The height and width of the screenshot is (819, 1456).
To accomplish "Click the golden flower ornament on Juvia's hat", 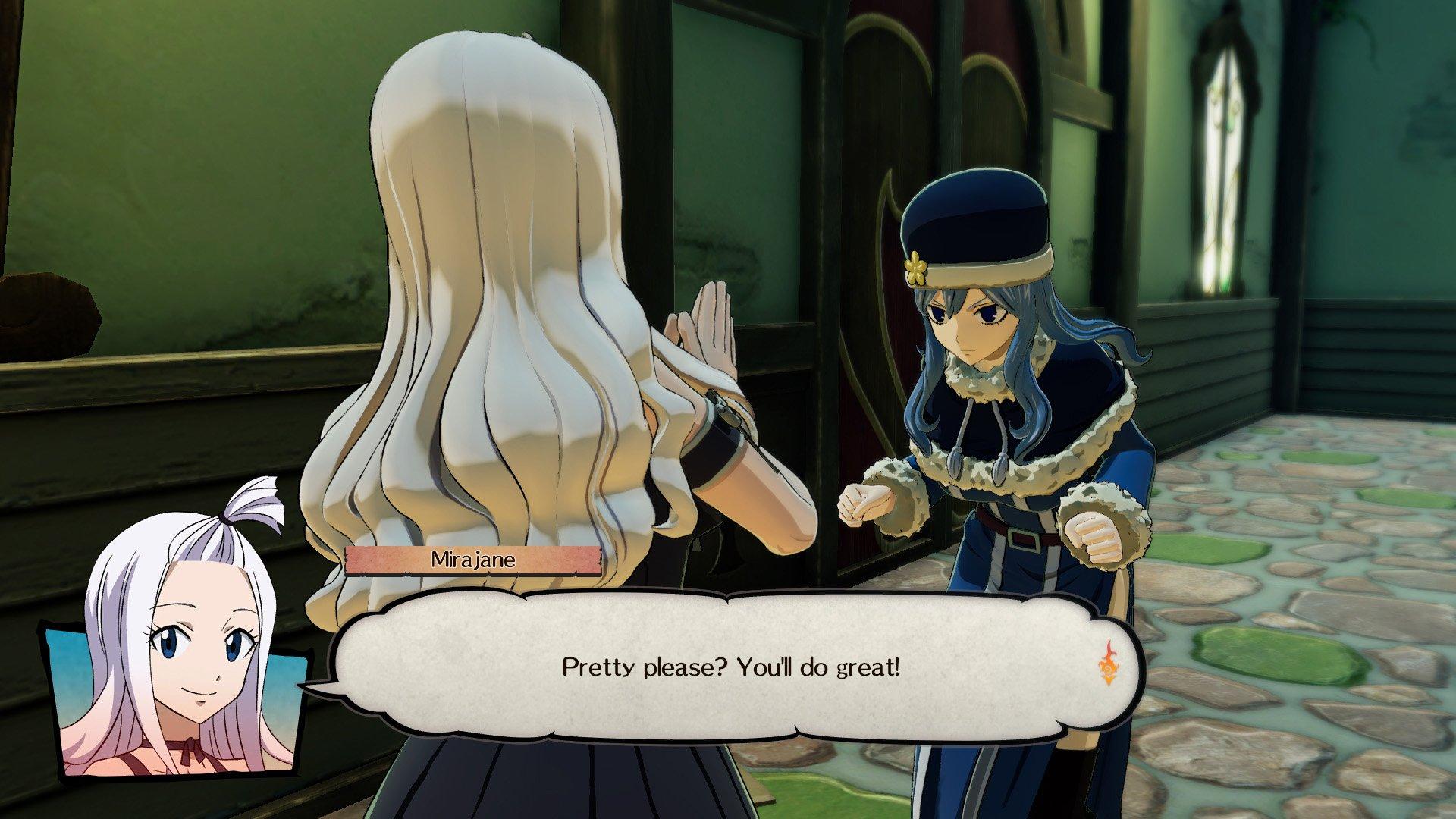I will (917, 267).
